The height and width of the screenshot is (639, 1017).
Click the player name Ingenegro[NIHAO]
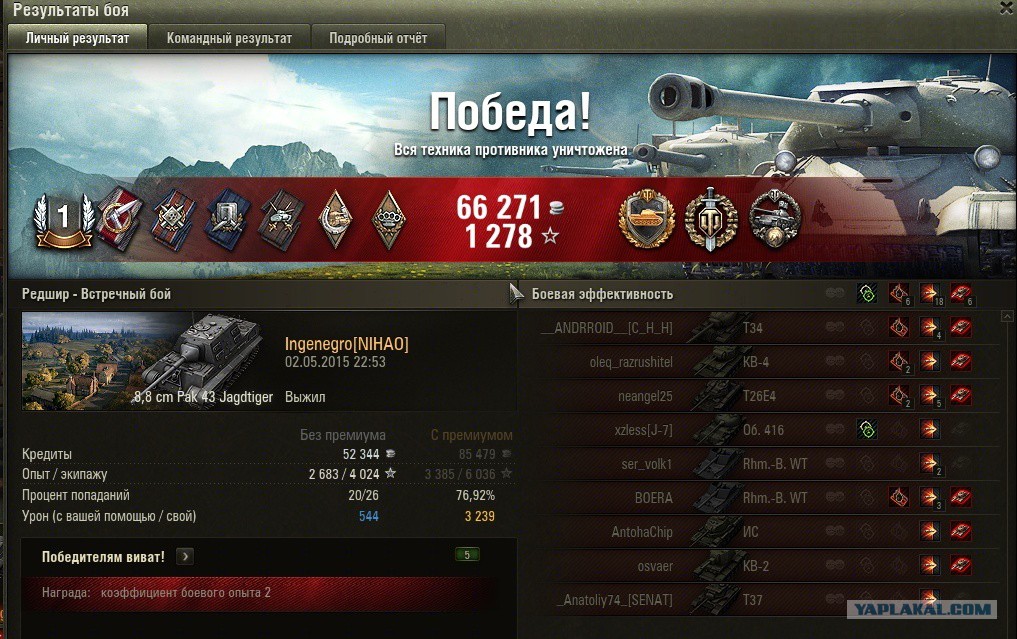[x=346, y=344]
